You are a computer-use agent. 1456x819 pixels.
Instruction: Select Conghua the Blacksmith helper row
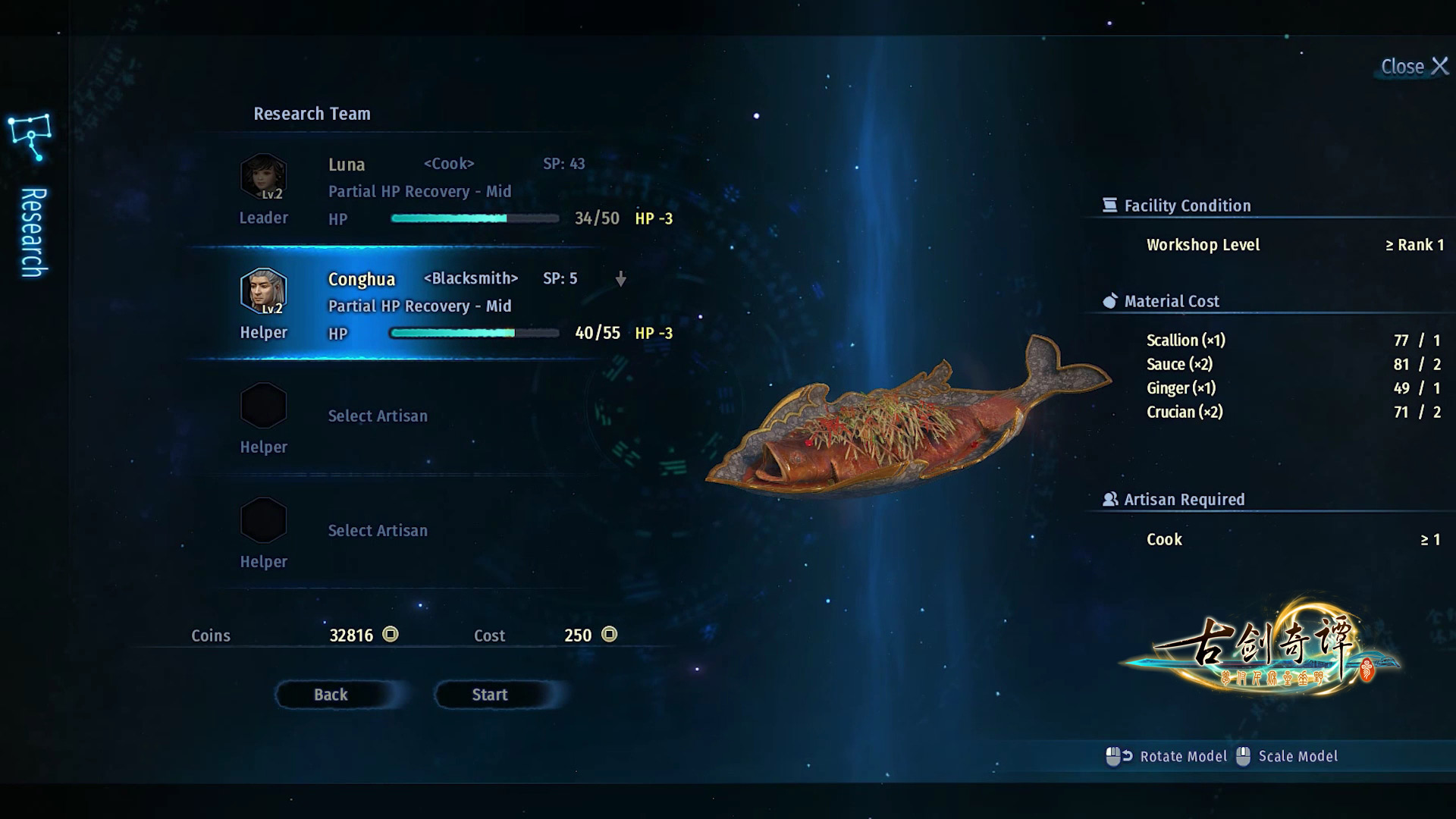click(x=455, y=306)
